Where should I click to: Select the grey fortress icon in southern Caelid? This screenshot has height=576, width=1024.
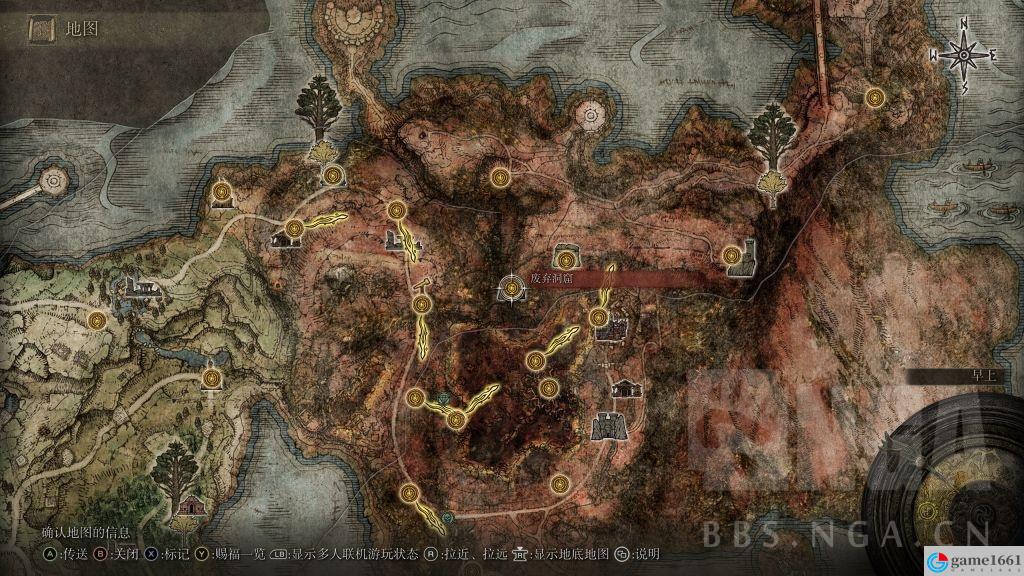(606, 425)
